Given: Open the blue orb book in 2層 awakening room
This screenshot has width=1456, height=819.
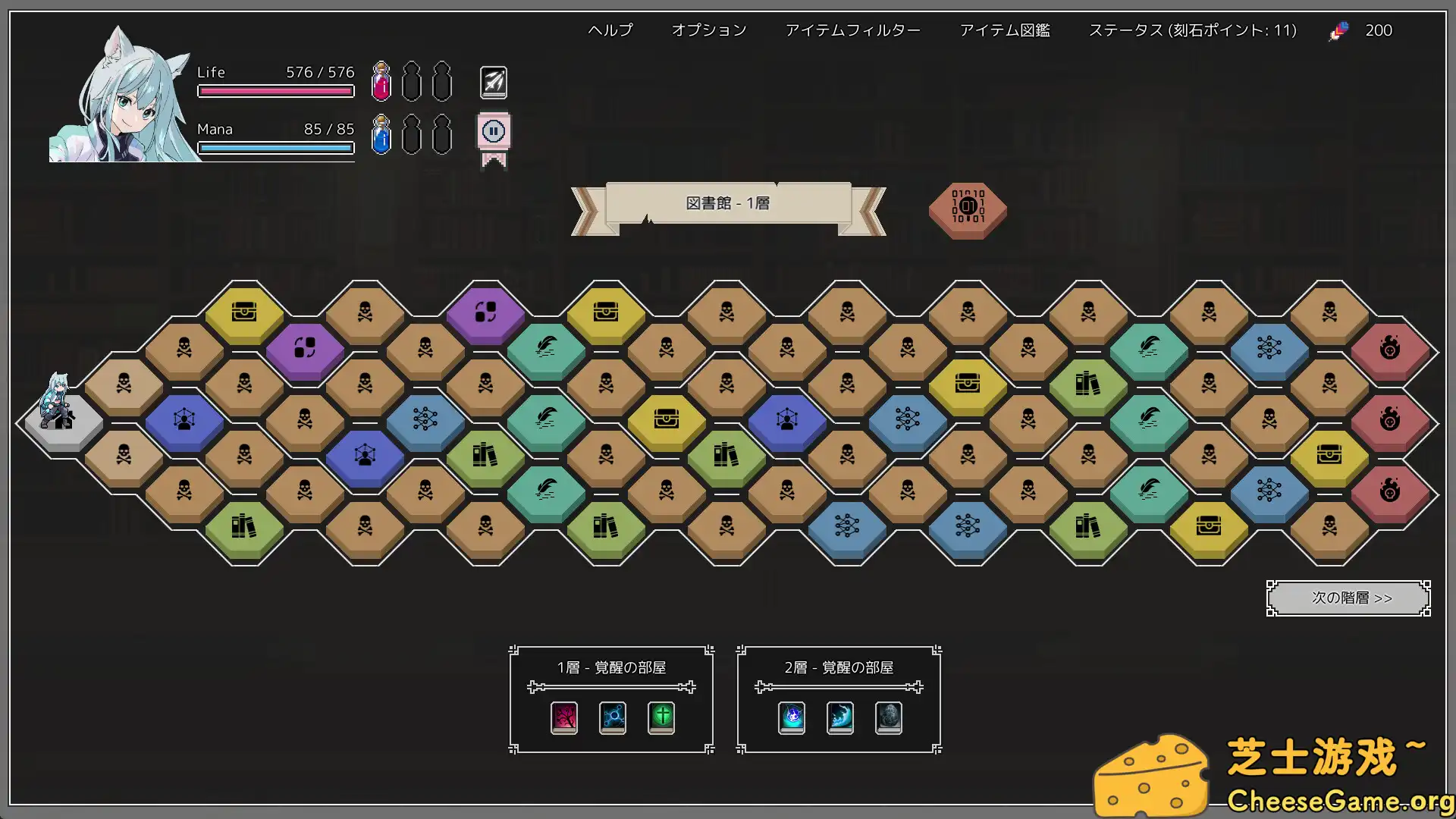Looking at the screenshot, I should tap(790, 717).
